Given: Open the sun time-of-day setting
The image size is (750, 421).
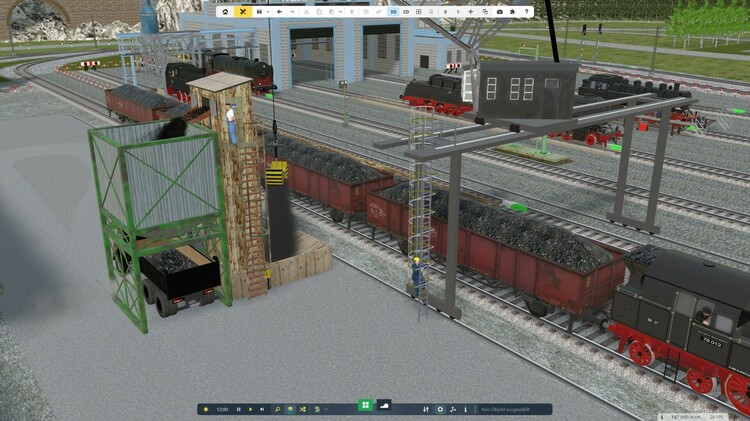Looking at the screenshot, I should (x=206, y=409).
